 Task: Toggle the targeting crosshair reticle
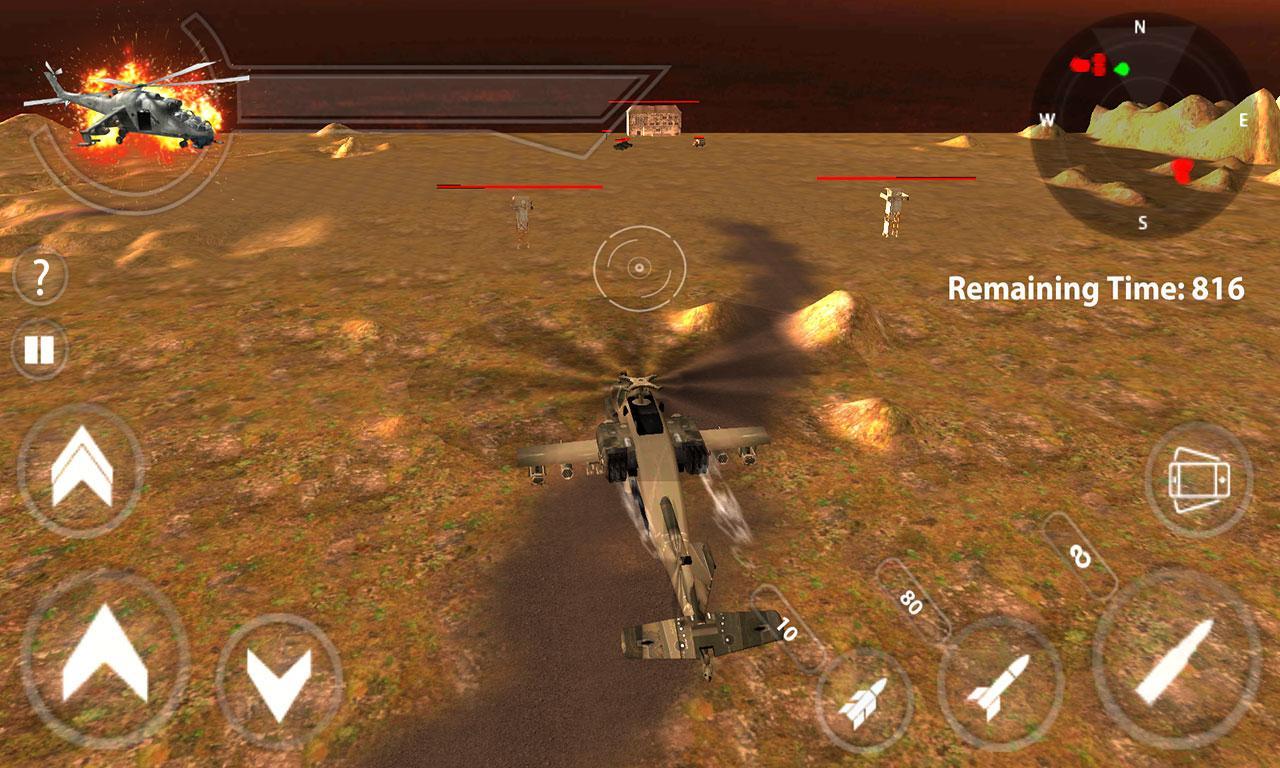tap(637, 268)
